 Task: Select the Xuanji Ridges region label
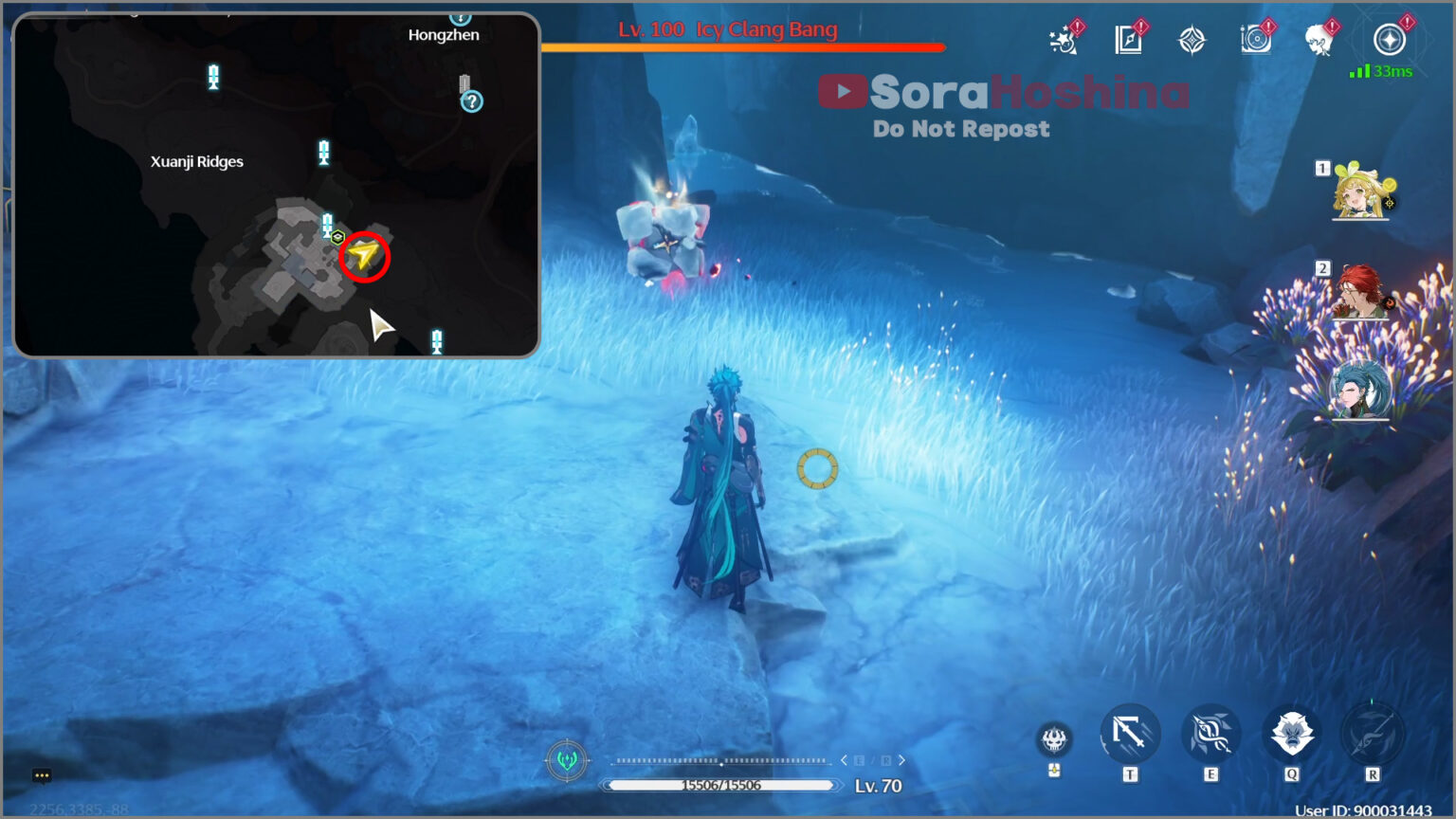tap(197, 161)
